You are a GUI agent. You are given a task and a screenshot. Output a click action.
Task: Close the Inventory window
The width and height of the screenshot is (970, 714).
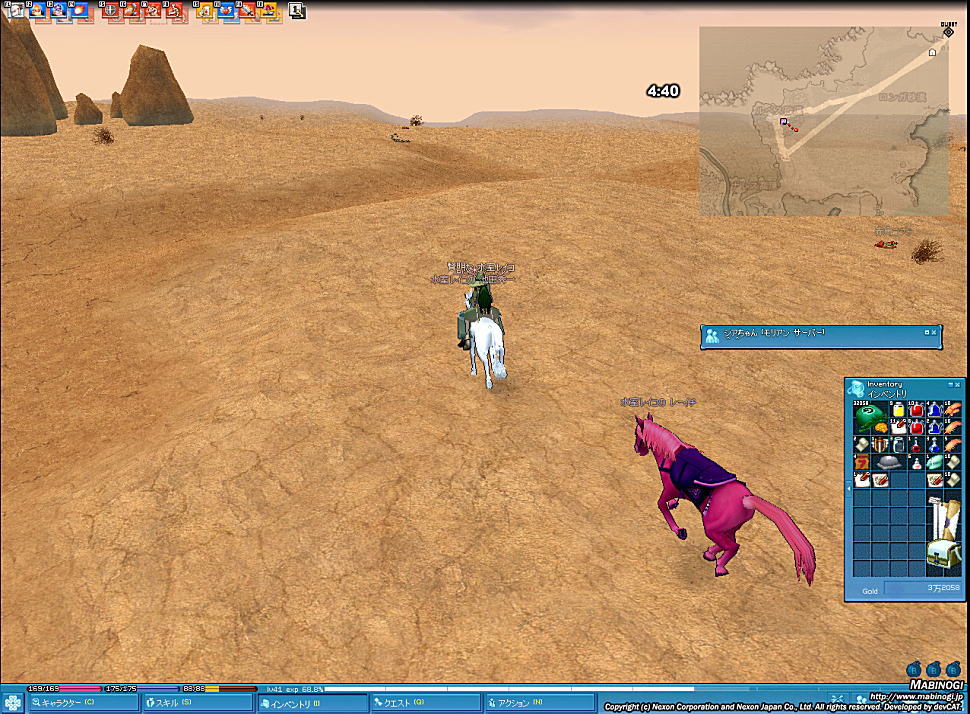click(958, 384)
